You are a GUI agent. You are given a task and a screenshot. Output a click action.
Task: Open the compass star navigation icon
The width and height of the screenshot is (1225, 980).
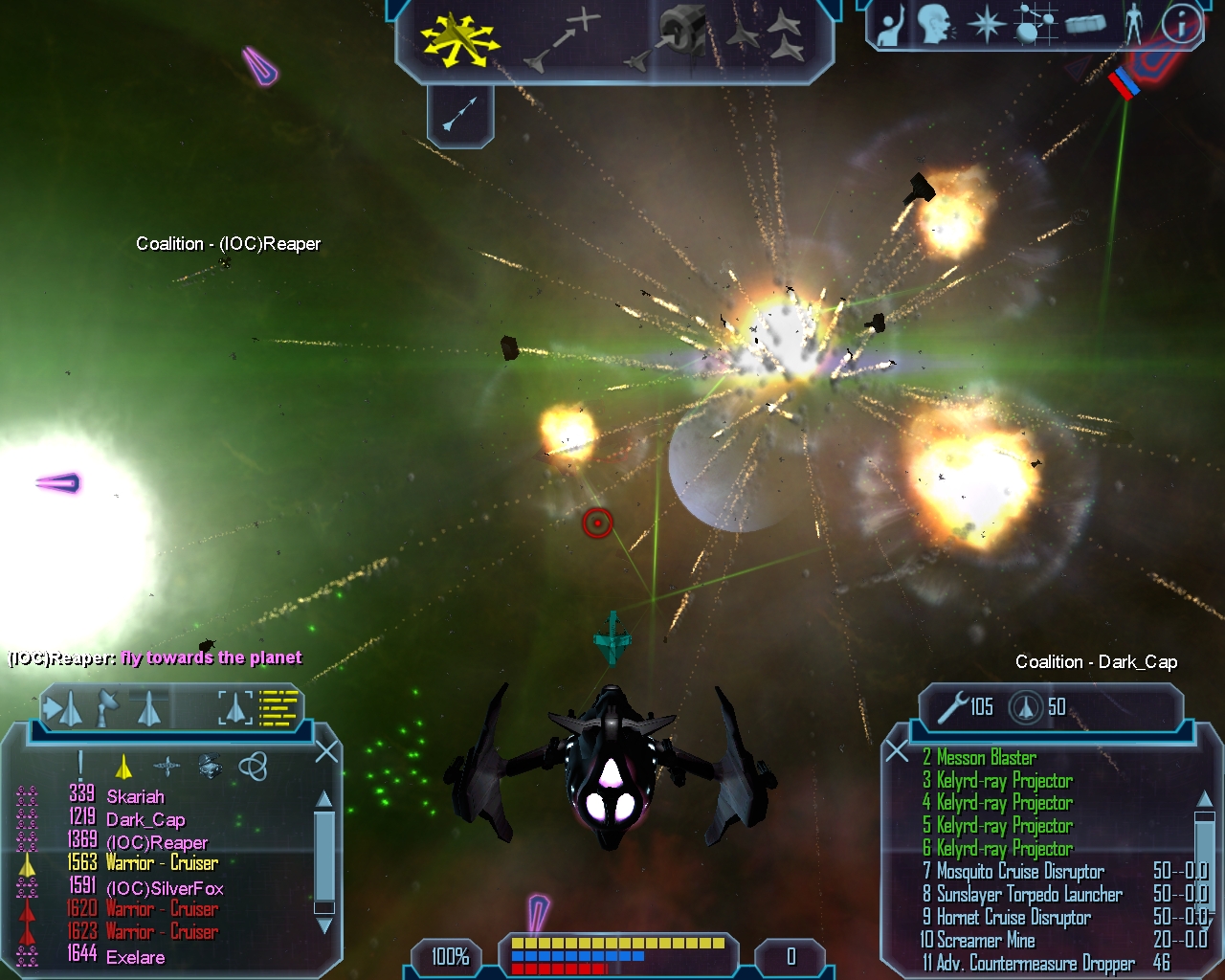tap(986, 25)
